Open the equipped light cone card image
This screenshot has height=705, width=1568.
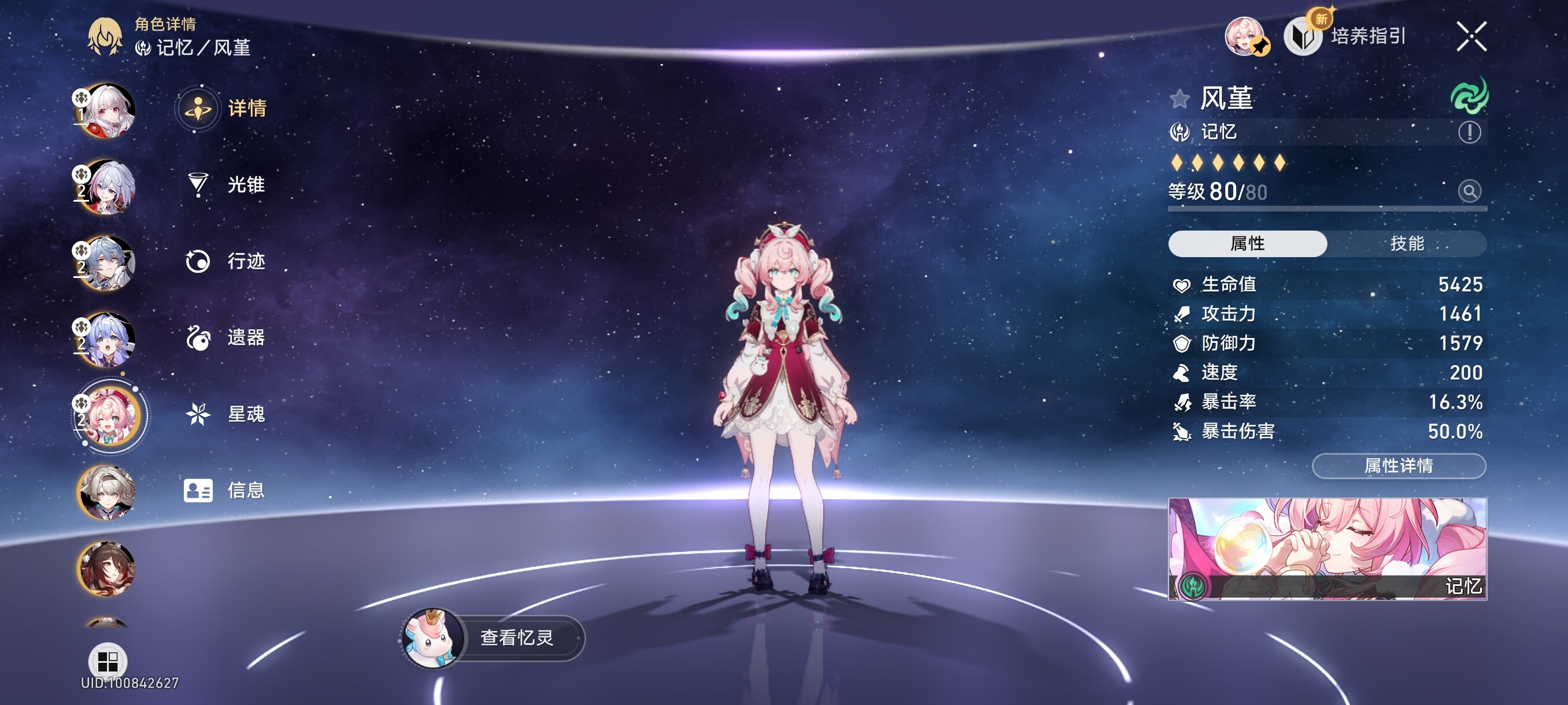coord(1327,548)
